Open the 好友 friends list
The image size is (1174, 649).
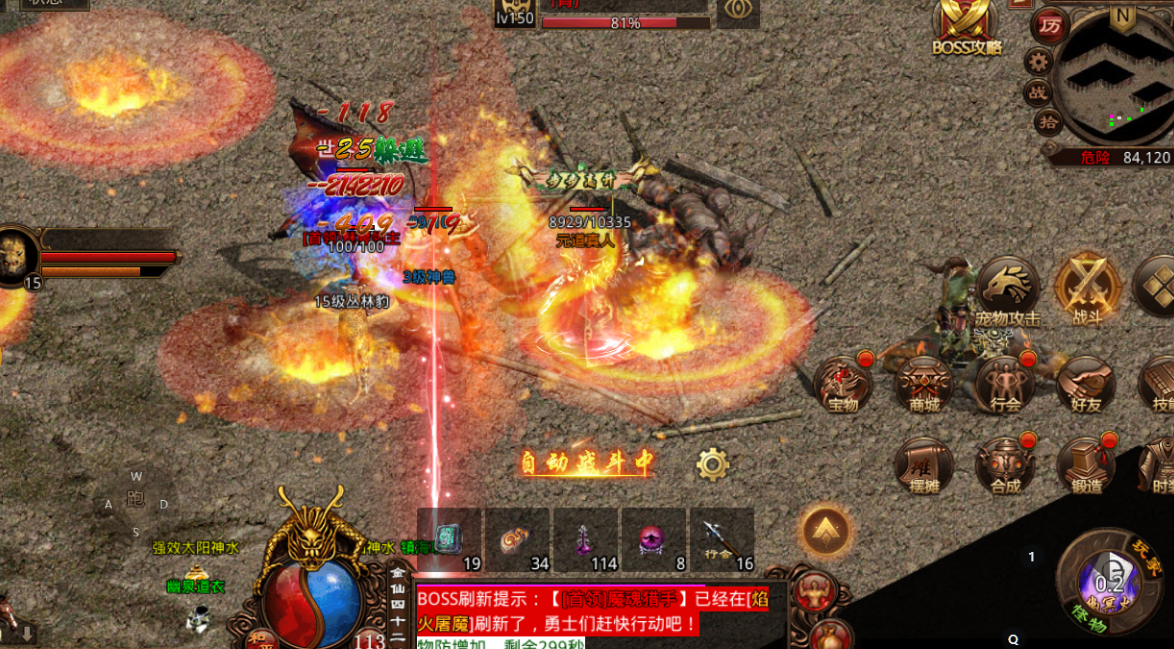point(1085,384)
